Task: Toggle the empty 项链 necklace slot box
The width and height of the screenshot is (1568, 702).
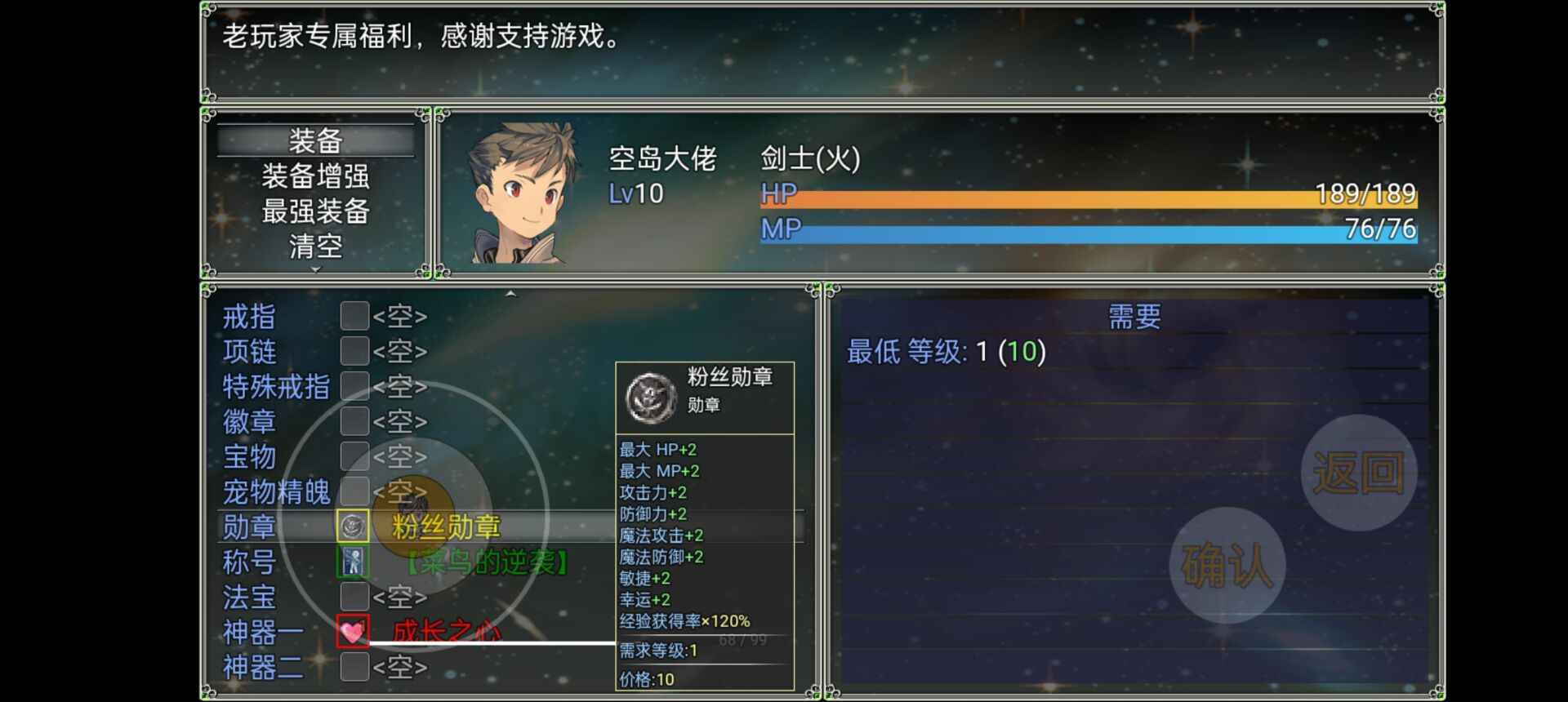Action: pyautogui.click(x=354, y=351)
